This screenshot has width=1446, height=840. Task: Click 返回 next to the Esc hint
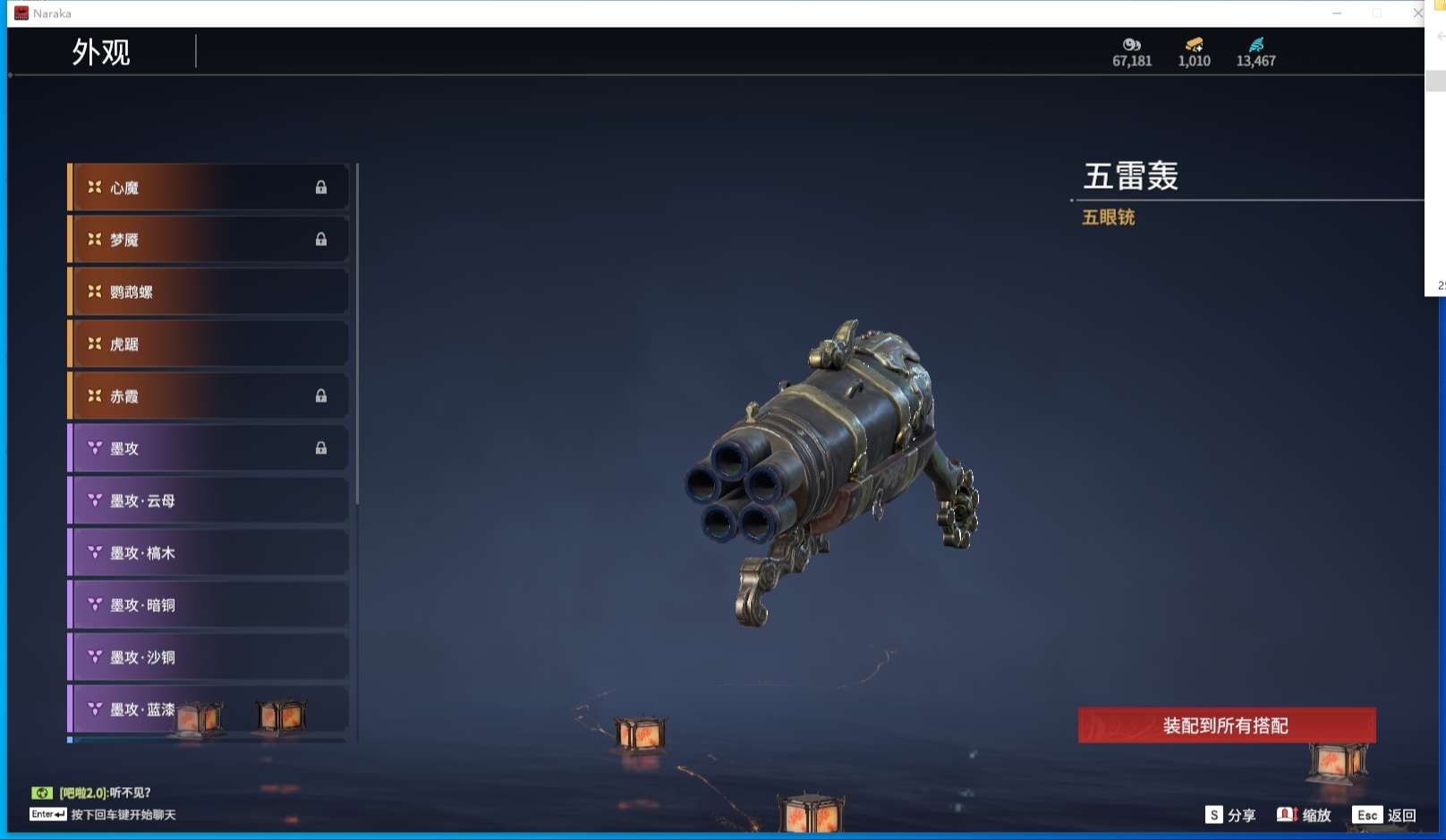(x=1402, y=815)
